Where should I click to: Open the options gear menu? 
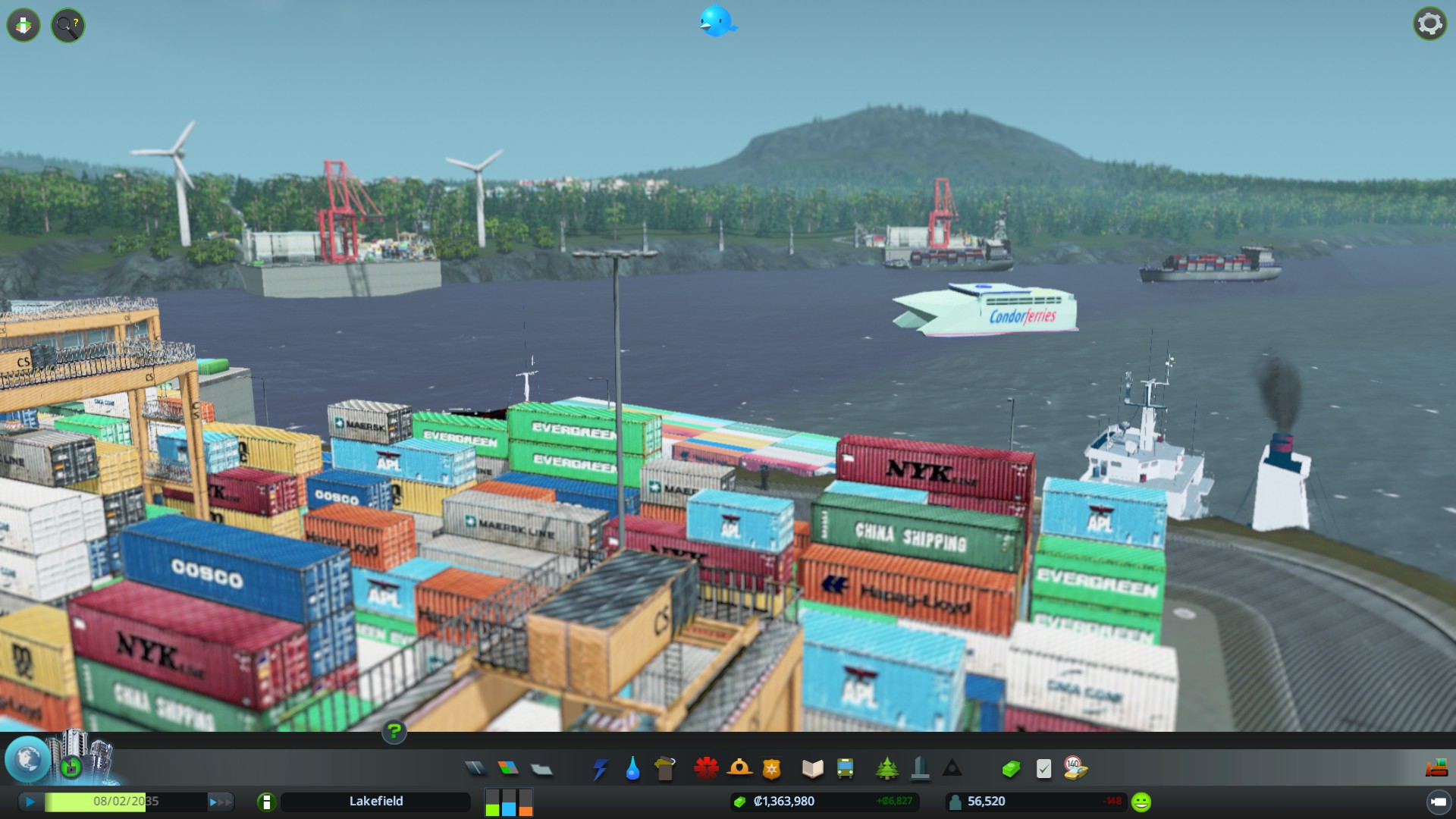point(1429,24)
